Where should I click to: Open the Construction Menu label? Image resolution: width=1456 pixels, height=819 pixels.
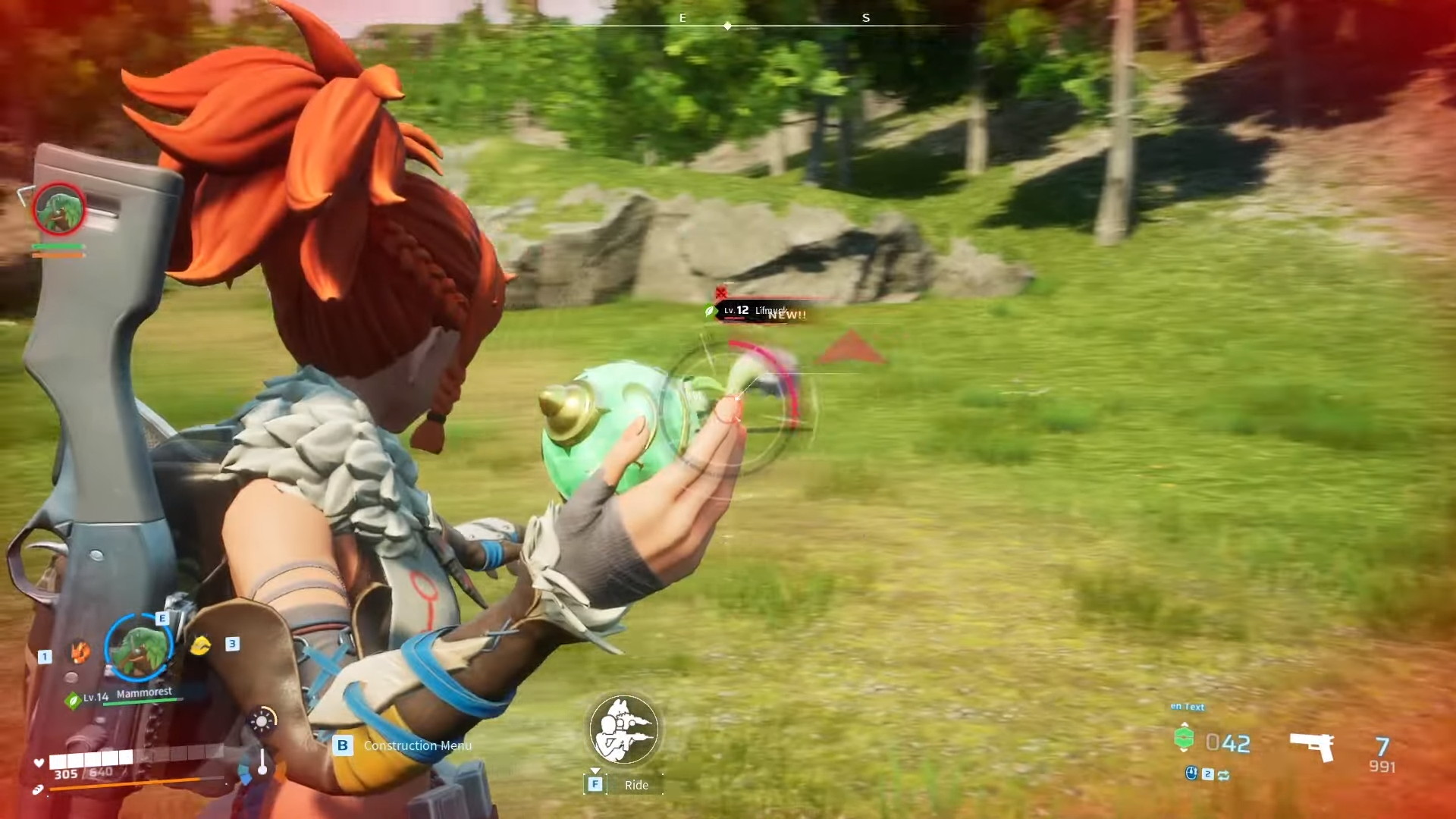tap(417, 745)
